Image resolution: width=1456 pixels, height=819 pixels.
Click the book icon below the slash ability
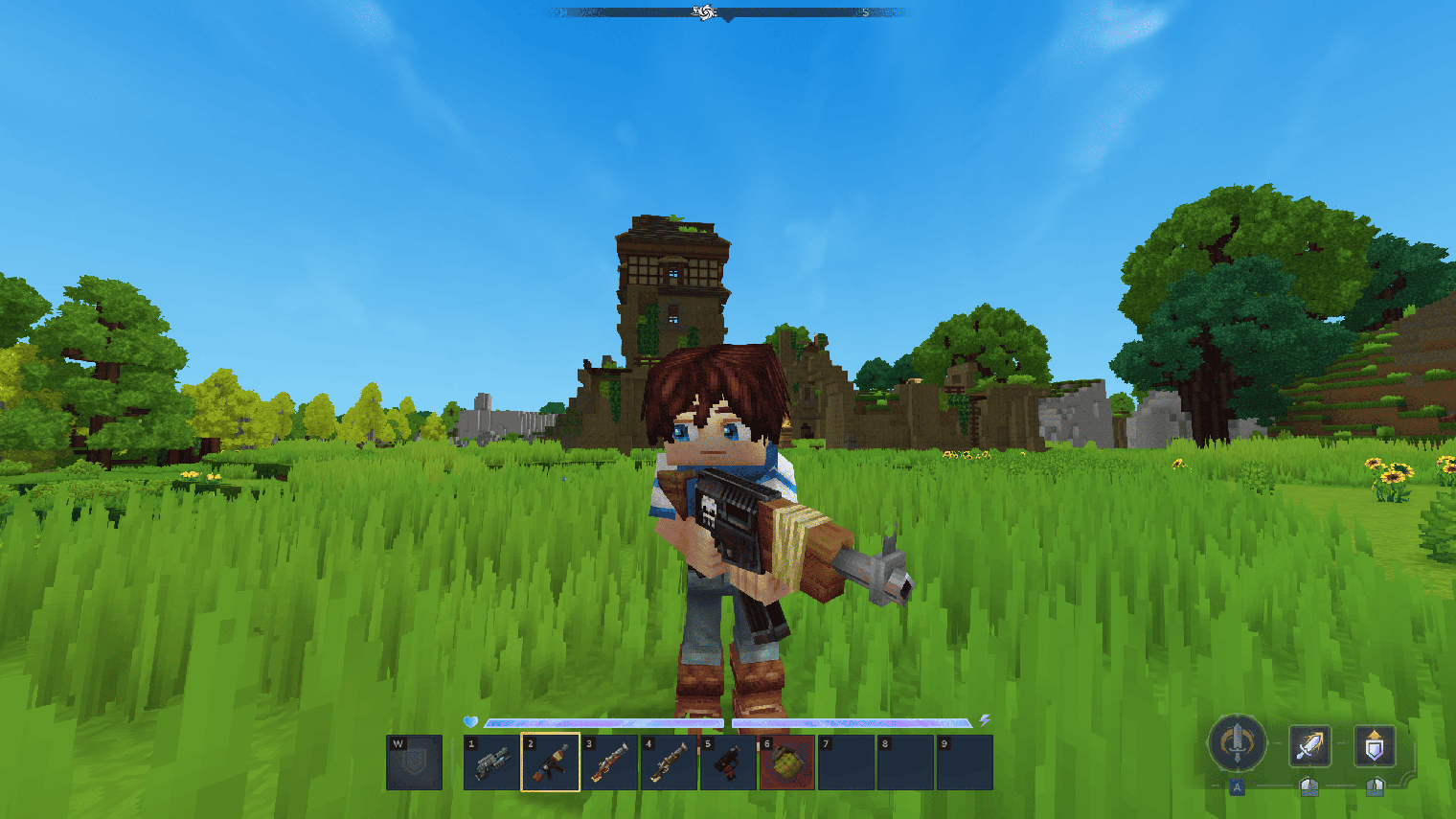click(1308, 786)
